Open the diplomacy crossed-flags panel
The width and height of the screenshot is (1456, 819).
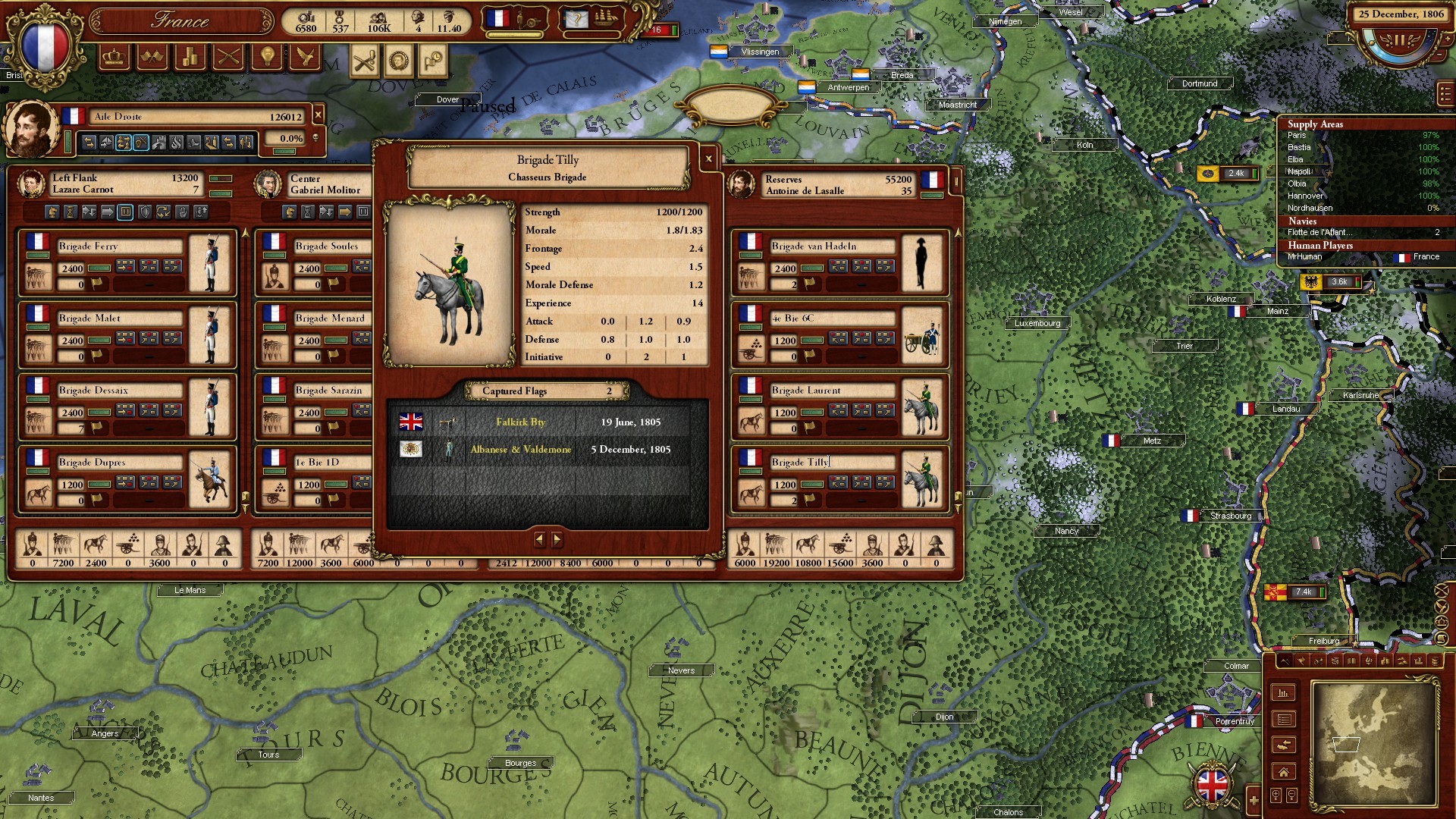point(152,58)
